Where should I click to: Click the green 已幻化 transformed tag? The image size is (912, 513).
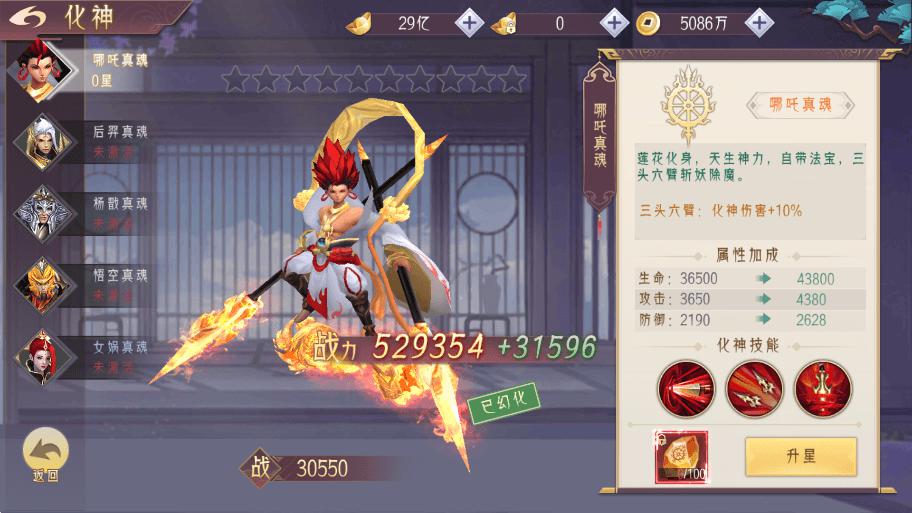(504, 402)
